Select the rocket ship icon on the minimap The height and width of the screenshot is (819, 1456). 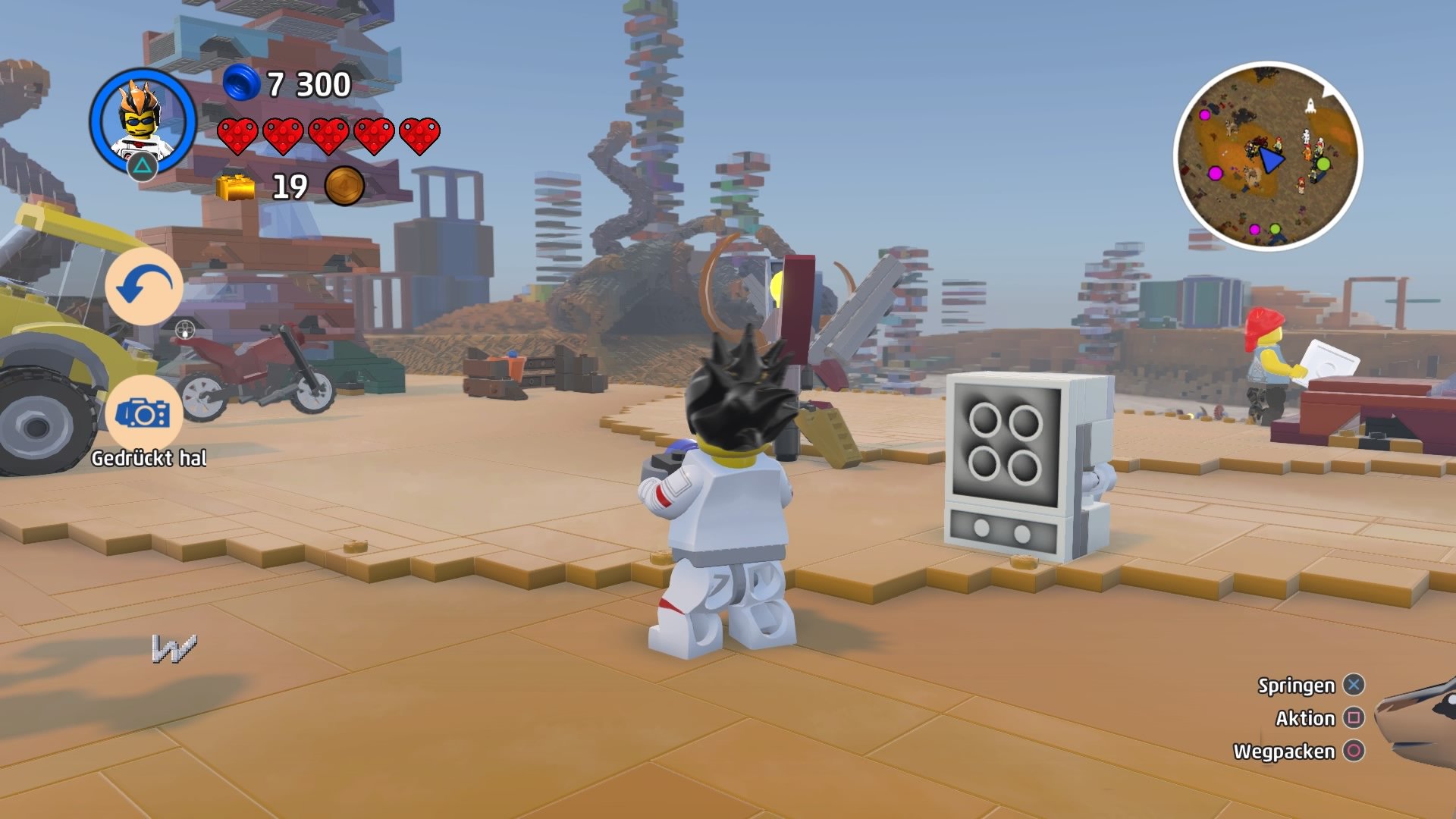1311,105
